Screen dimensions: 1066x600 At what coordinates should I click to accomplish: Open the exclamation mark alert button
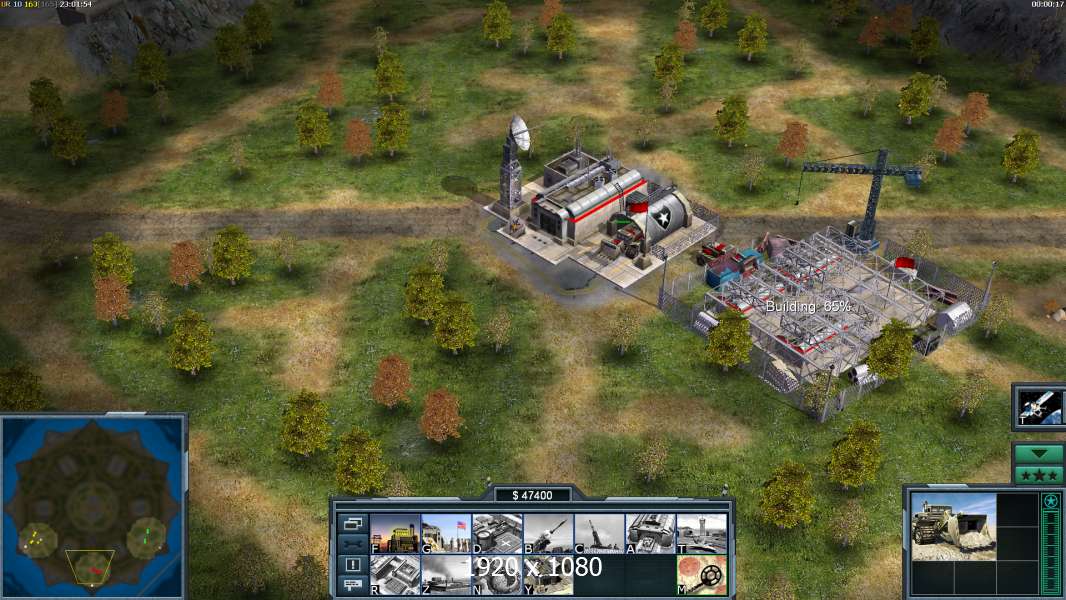coord(352,565)
